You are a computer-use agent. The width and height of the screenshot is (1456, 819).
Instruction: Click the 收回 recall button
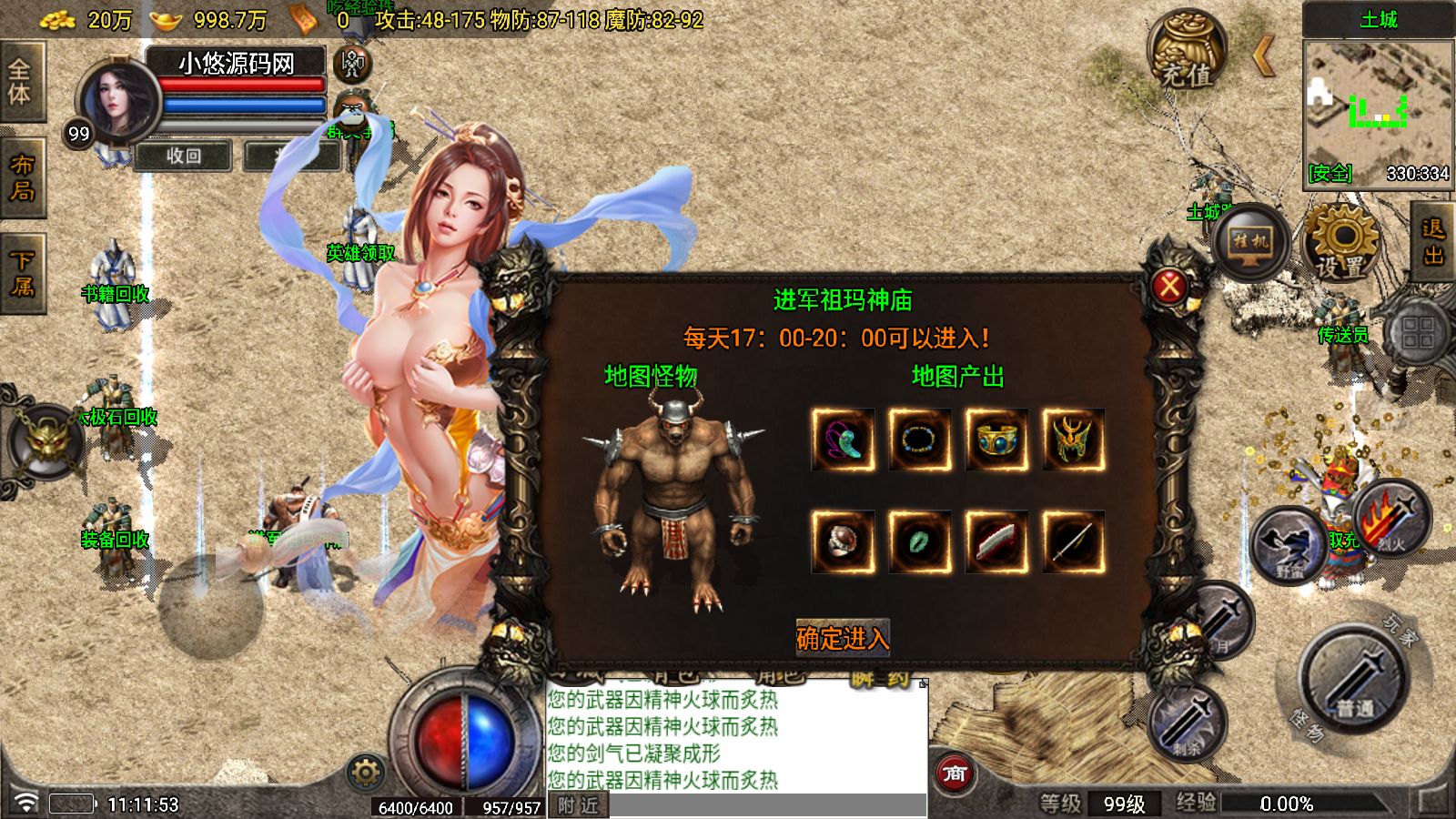(x=184, y=156)
